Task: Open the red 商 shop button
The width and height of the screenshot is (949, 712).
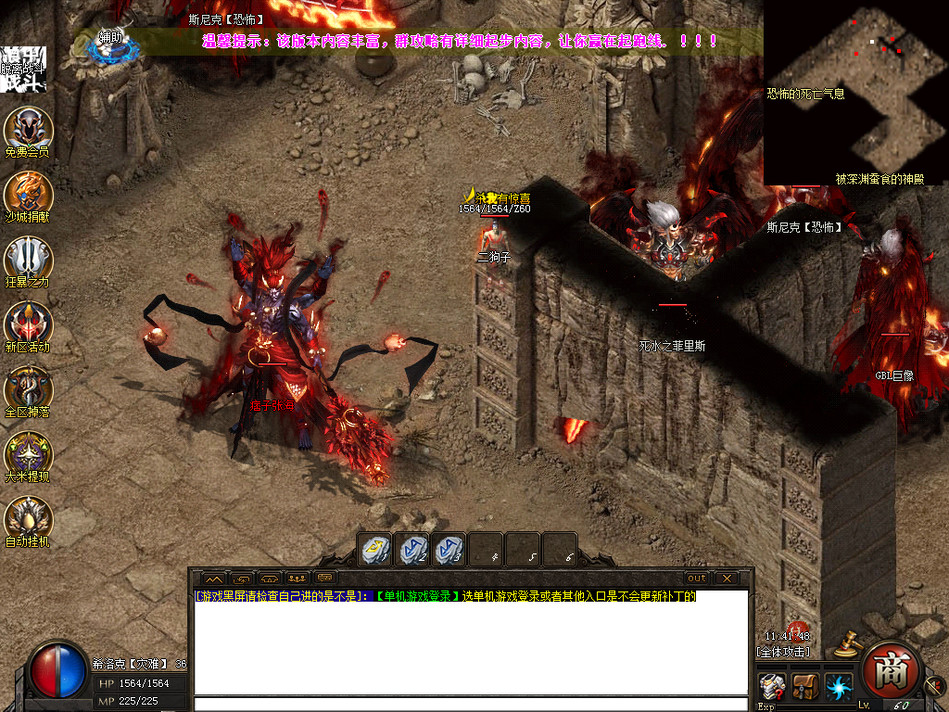Action: [x=889, y=668]
